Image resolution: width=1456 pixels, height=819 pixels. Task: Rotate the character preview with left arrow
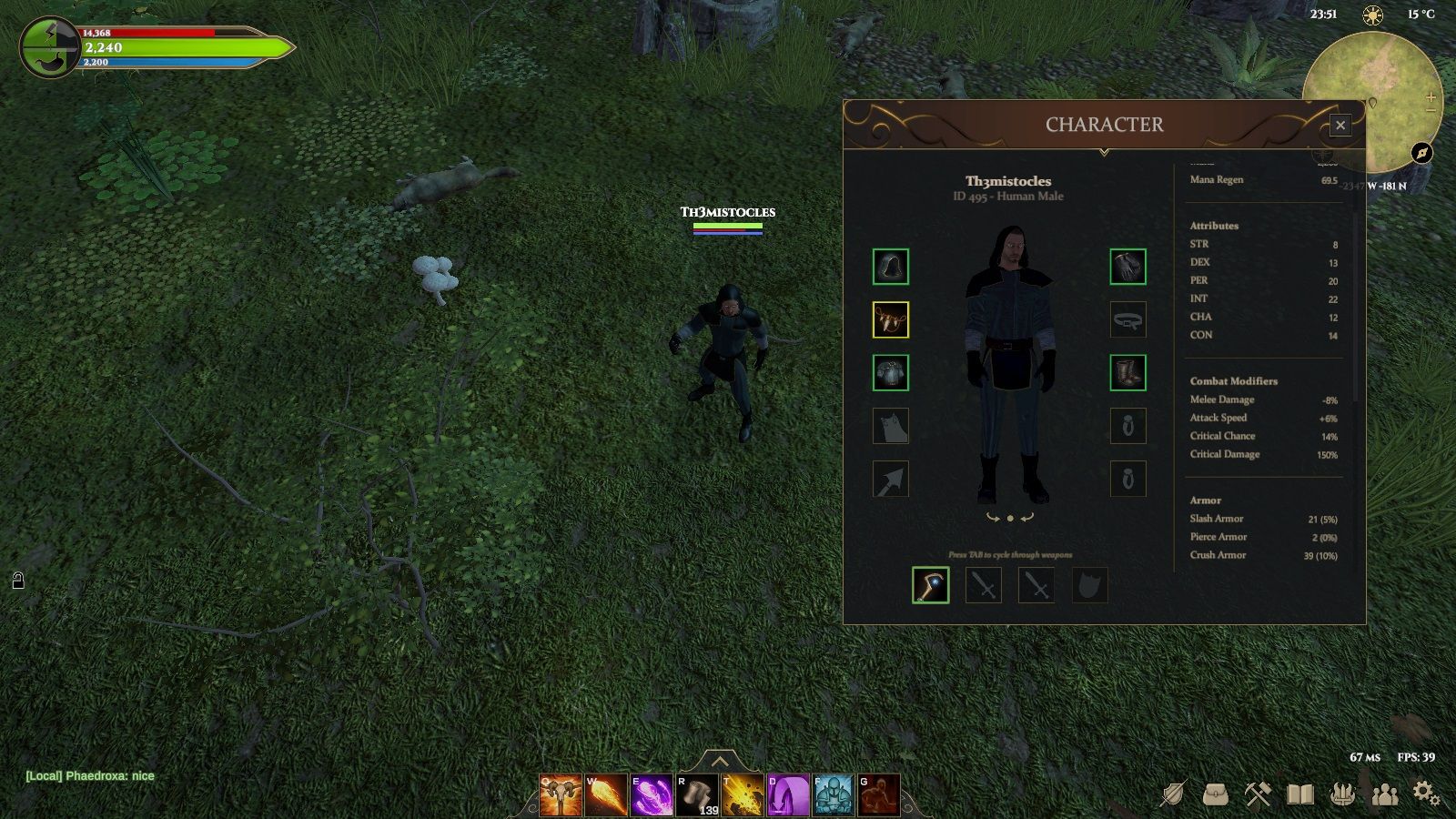[993, 518]
